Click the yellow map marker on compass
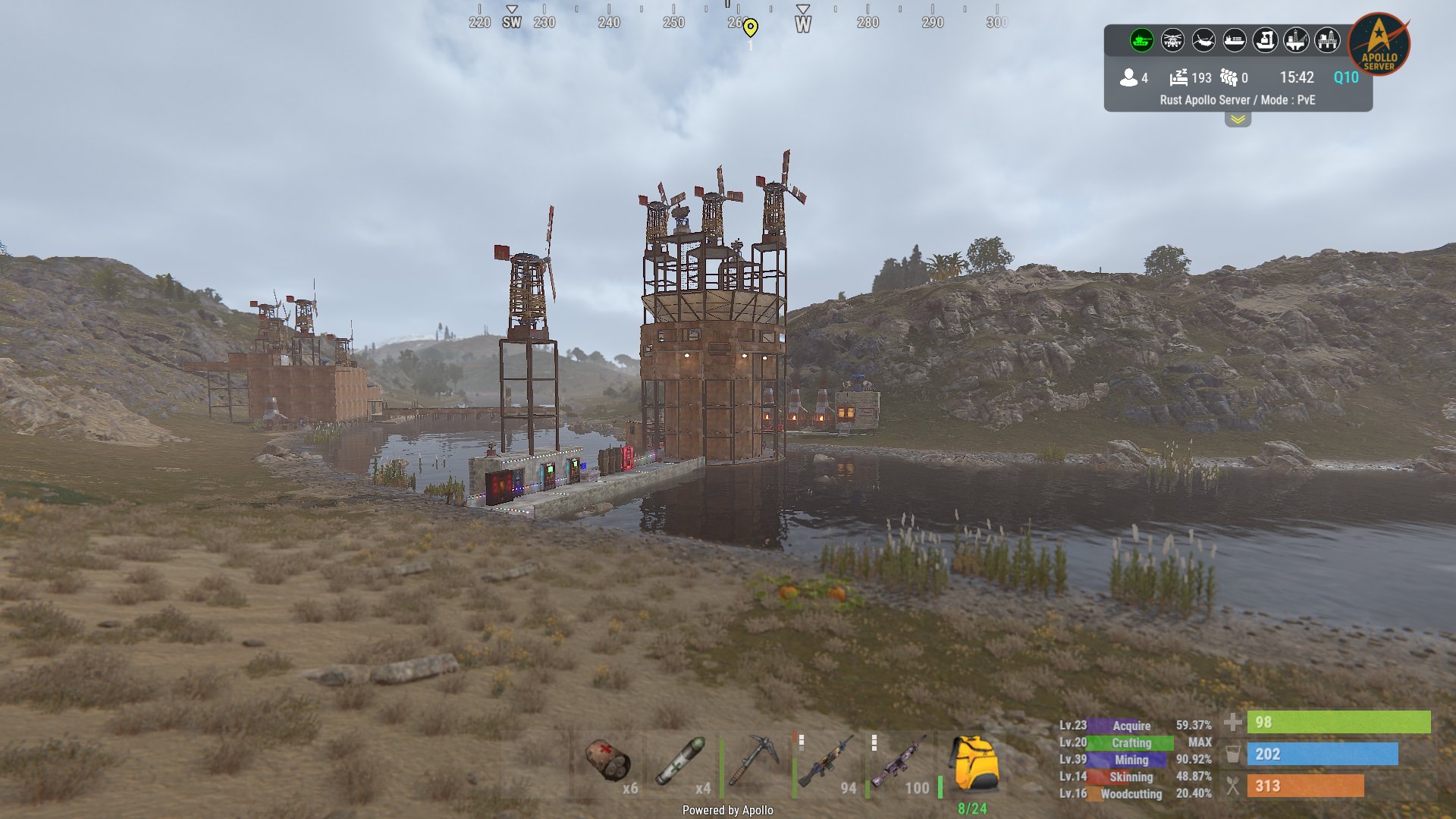The height and width of the screenshot is (819, 1456). pos(750,28)
